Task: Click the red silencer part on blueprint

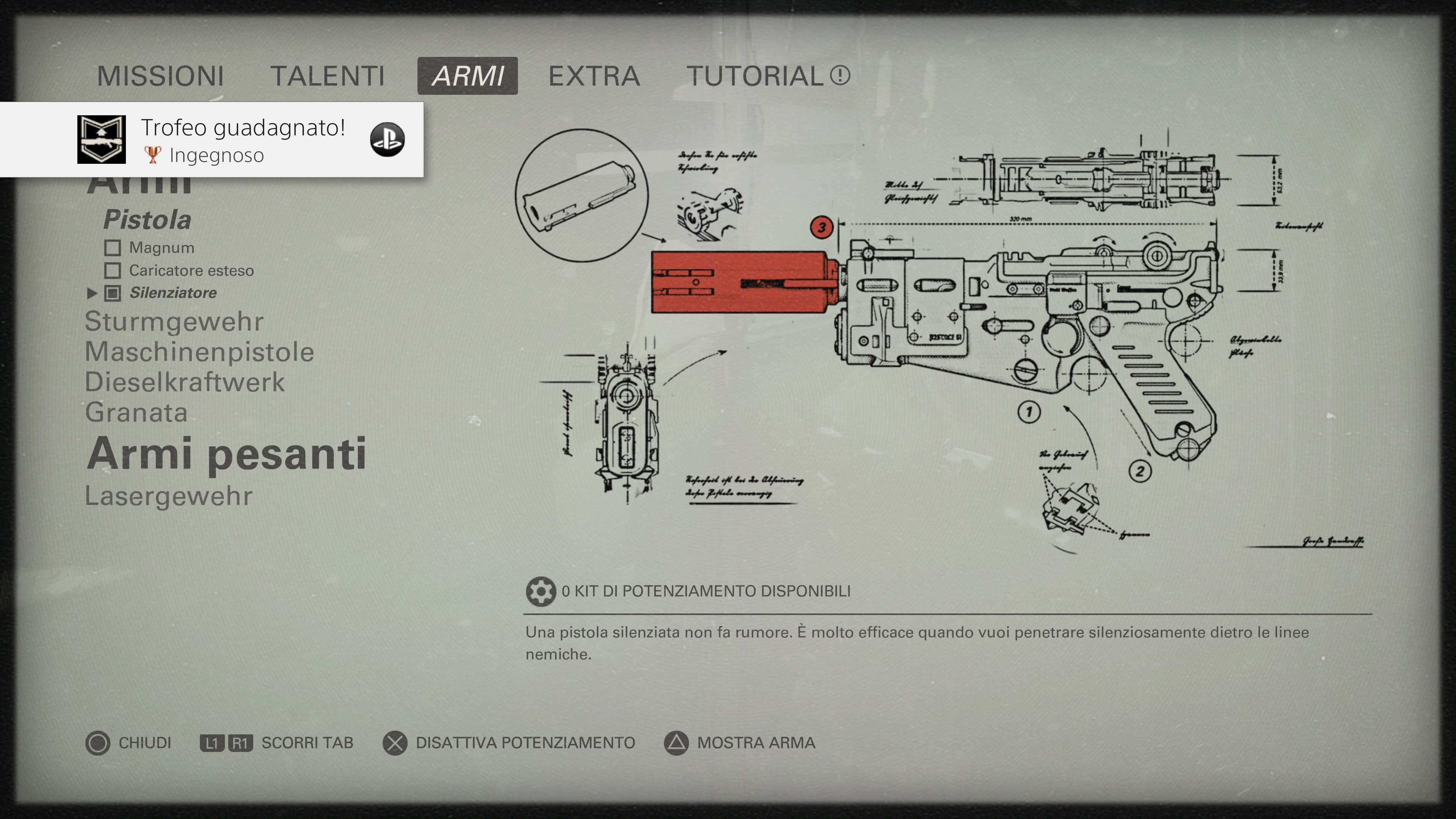Action: point(741,282)
